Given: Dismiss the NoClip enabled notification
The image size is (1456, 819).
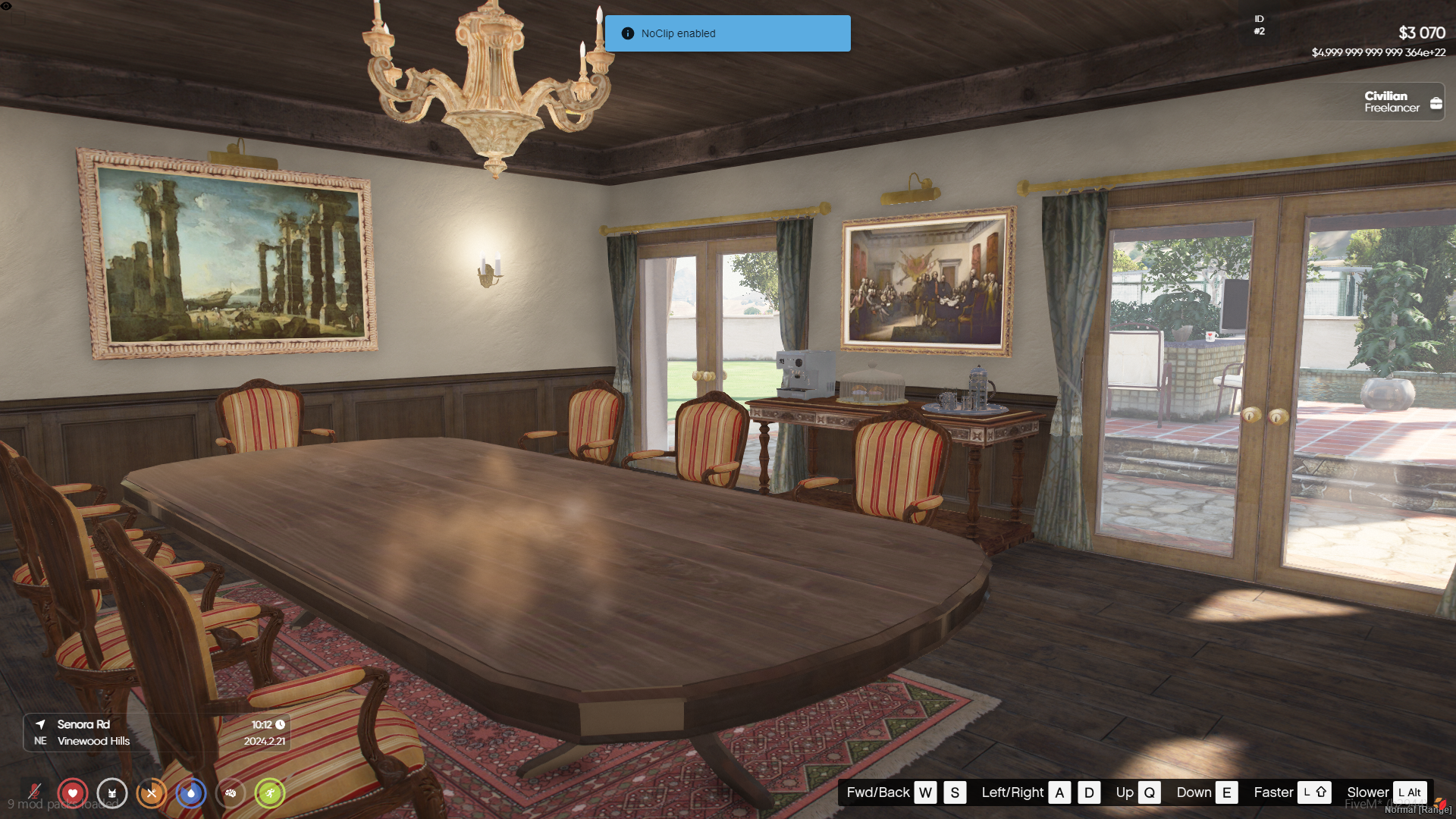Looking at the screenshot, I should (727, 33).
